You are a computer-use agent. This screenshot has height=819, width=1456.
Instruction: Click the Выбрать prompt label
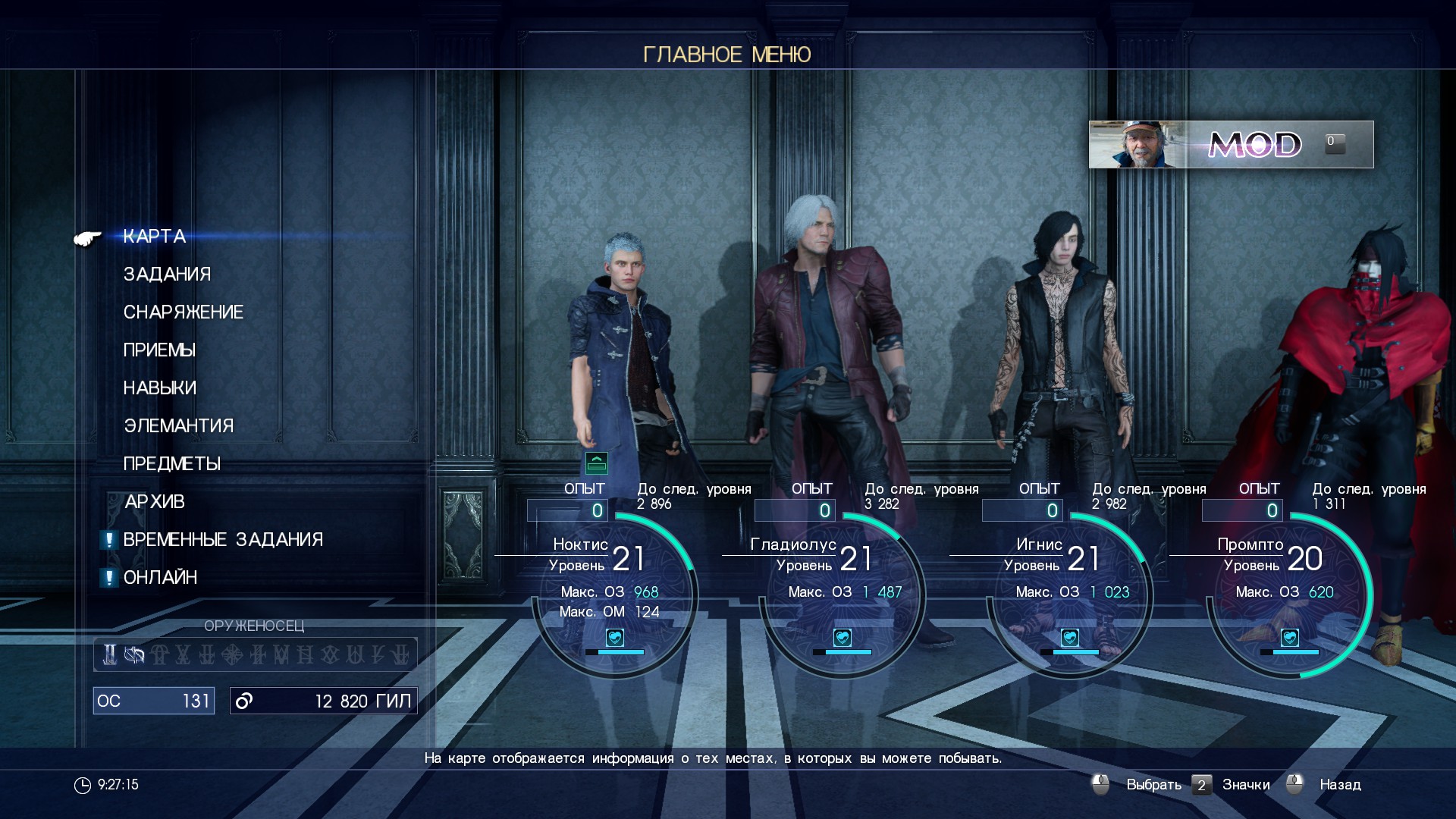[1153, 785]
